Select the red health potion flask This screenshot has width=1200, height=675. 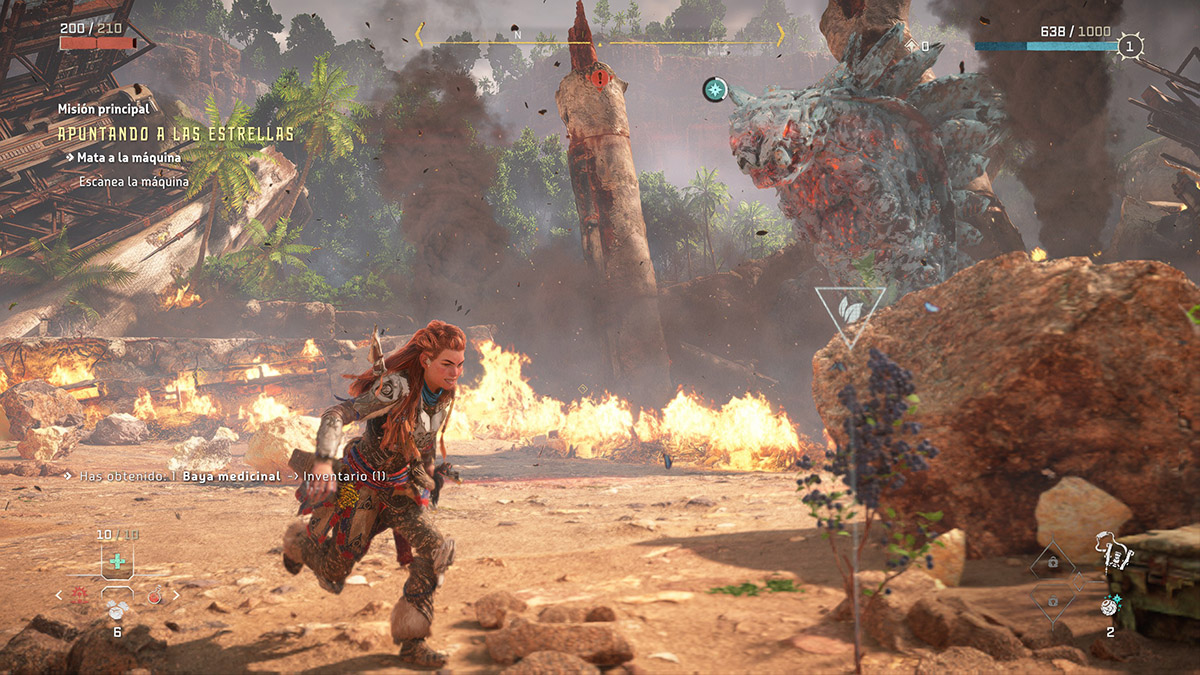(154, 597)
